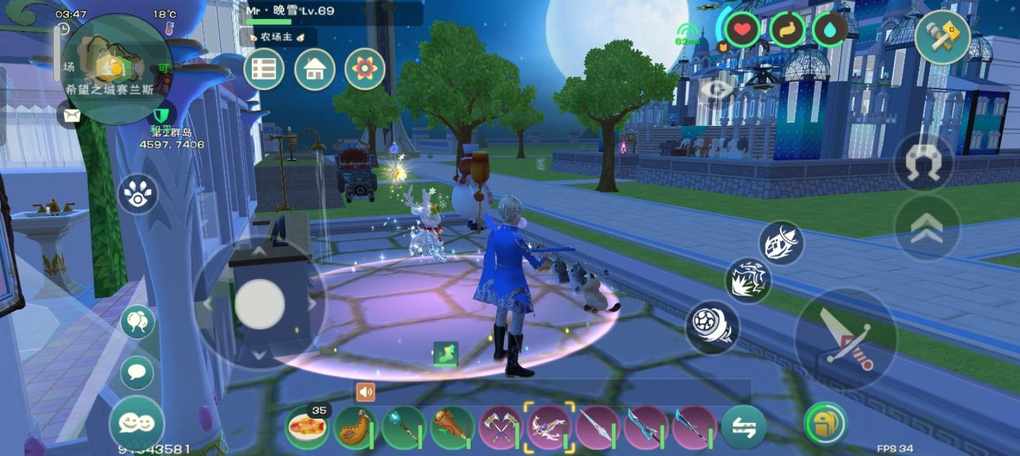Viewport: 1020px width, 456px height.
Task: Open the balloons icon button
Action: [x=137, y=322]
